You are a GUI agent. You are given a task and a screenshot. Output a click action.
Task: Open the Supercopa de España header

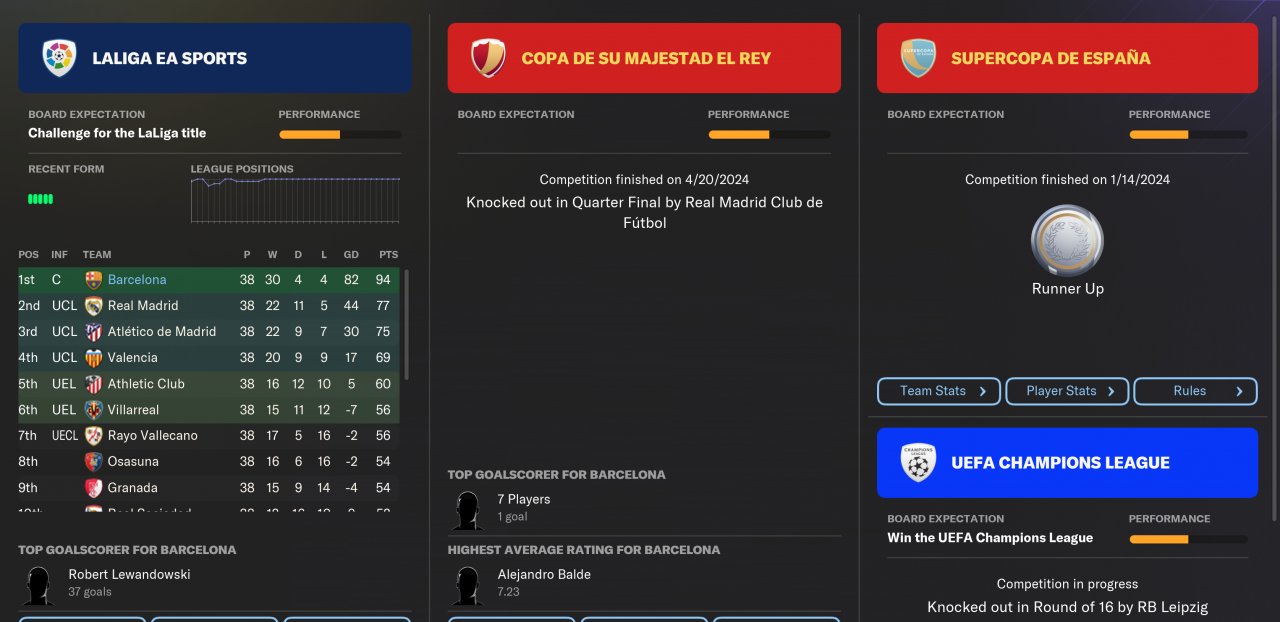pos(1067,58)
